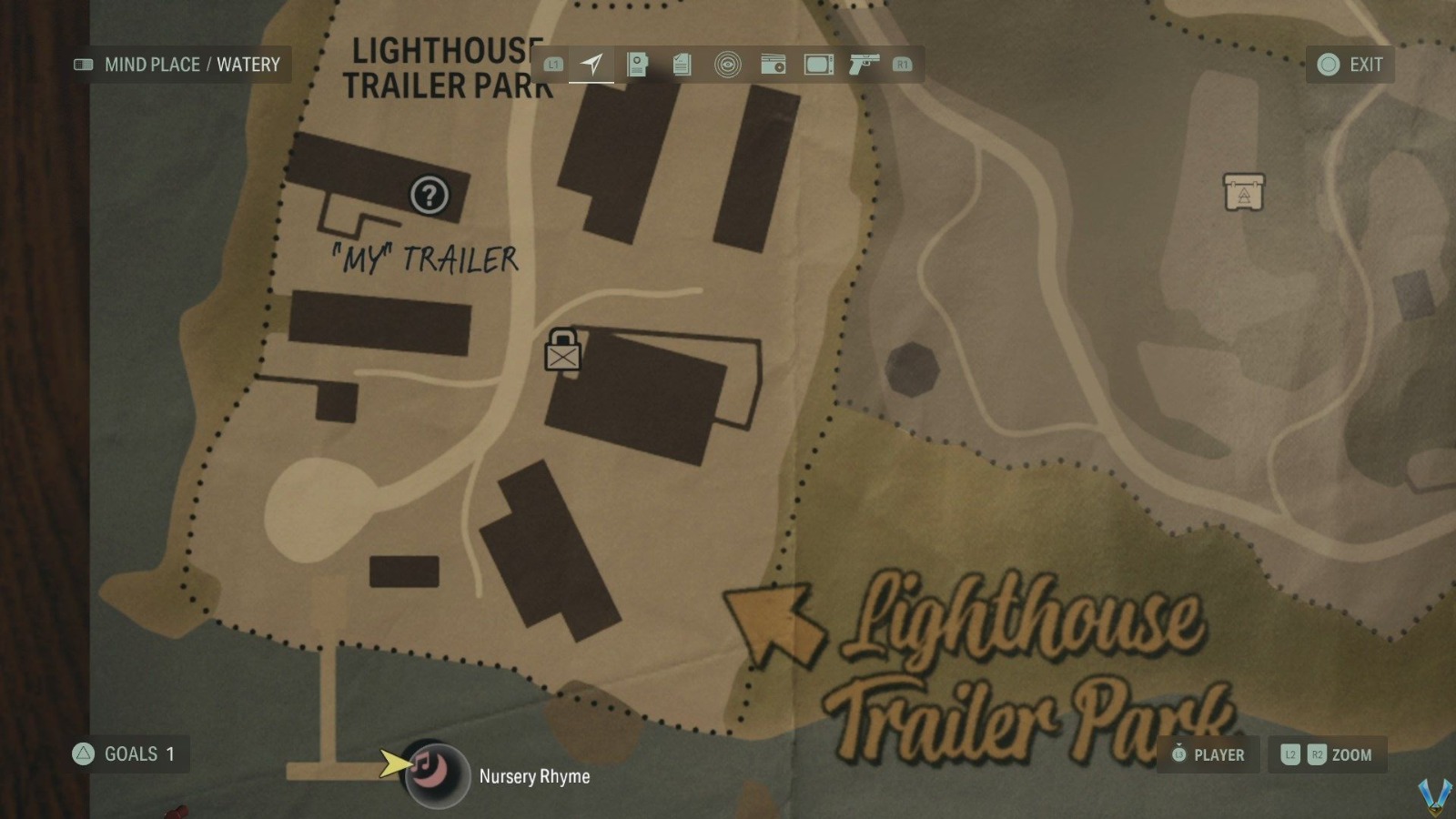Screen dimensions: 1456x819
Task: Open L2 zoom out control
Action: pos(1289,754)
